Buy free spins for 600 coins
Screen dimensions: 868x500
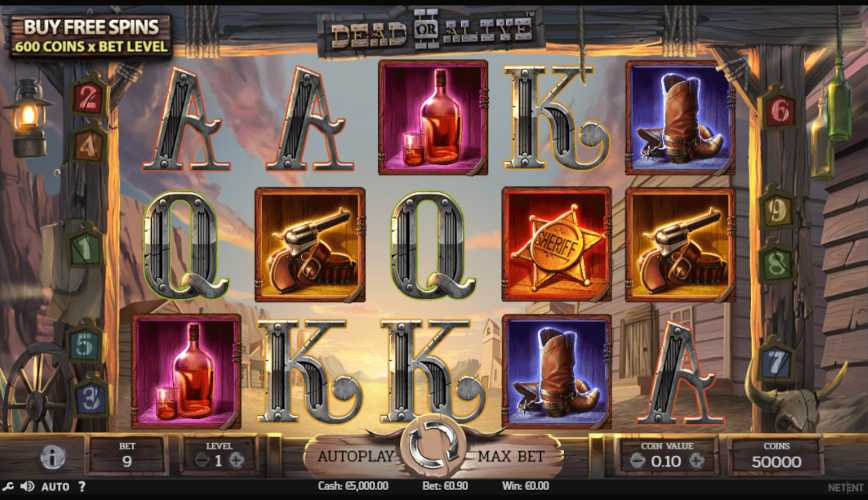coord(90,36)
